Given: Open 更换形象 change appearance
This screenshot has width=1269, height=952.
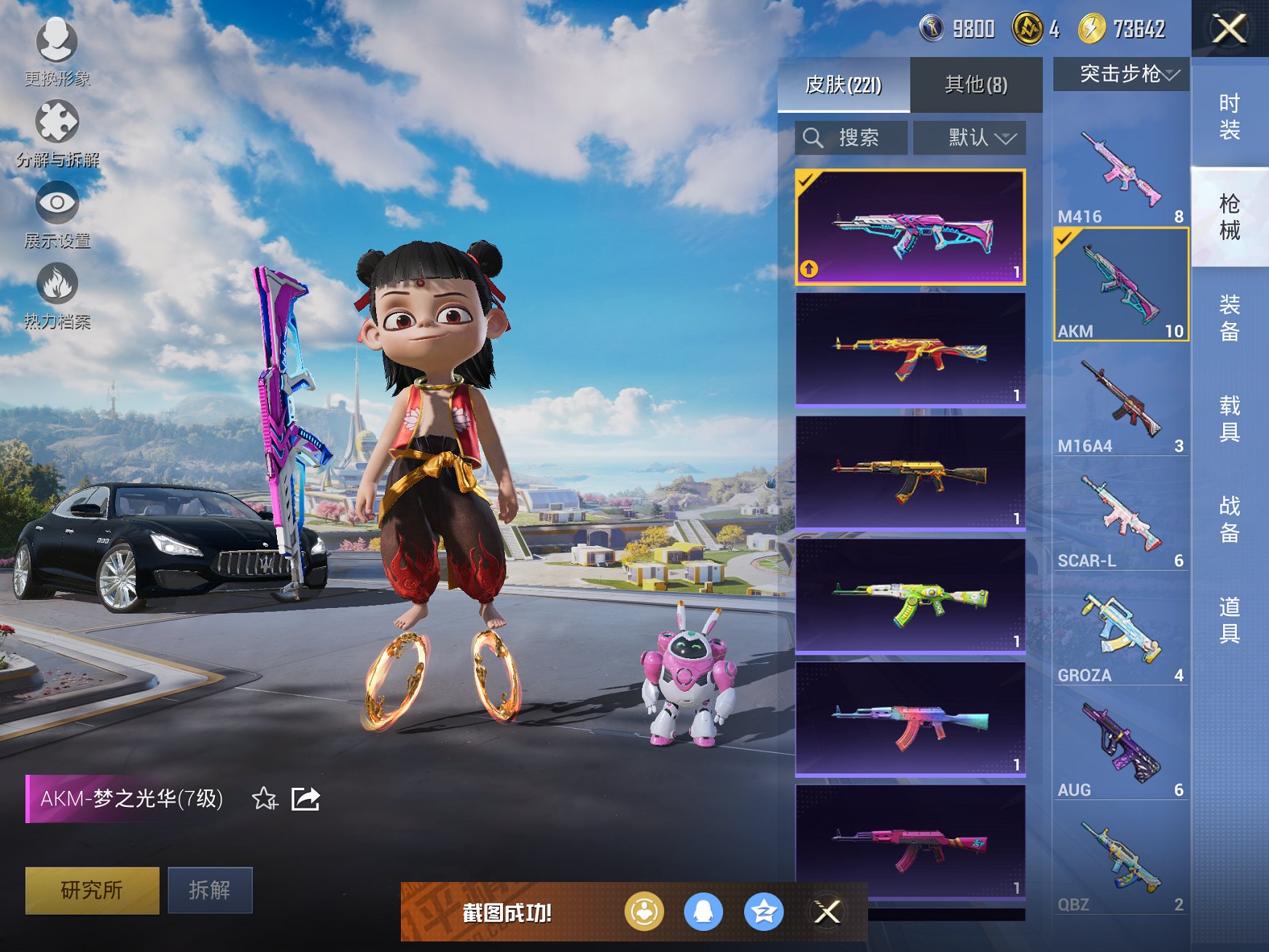Looking at the screenshot, I should [57, 51].
